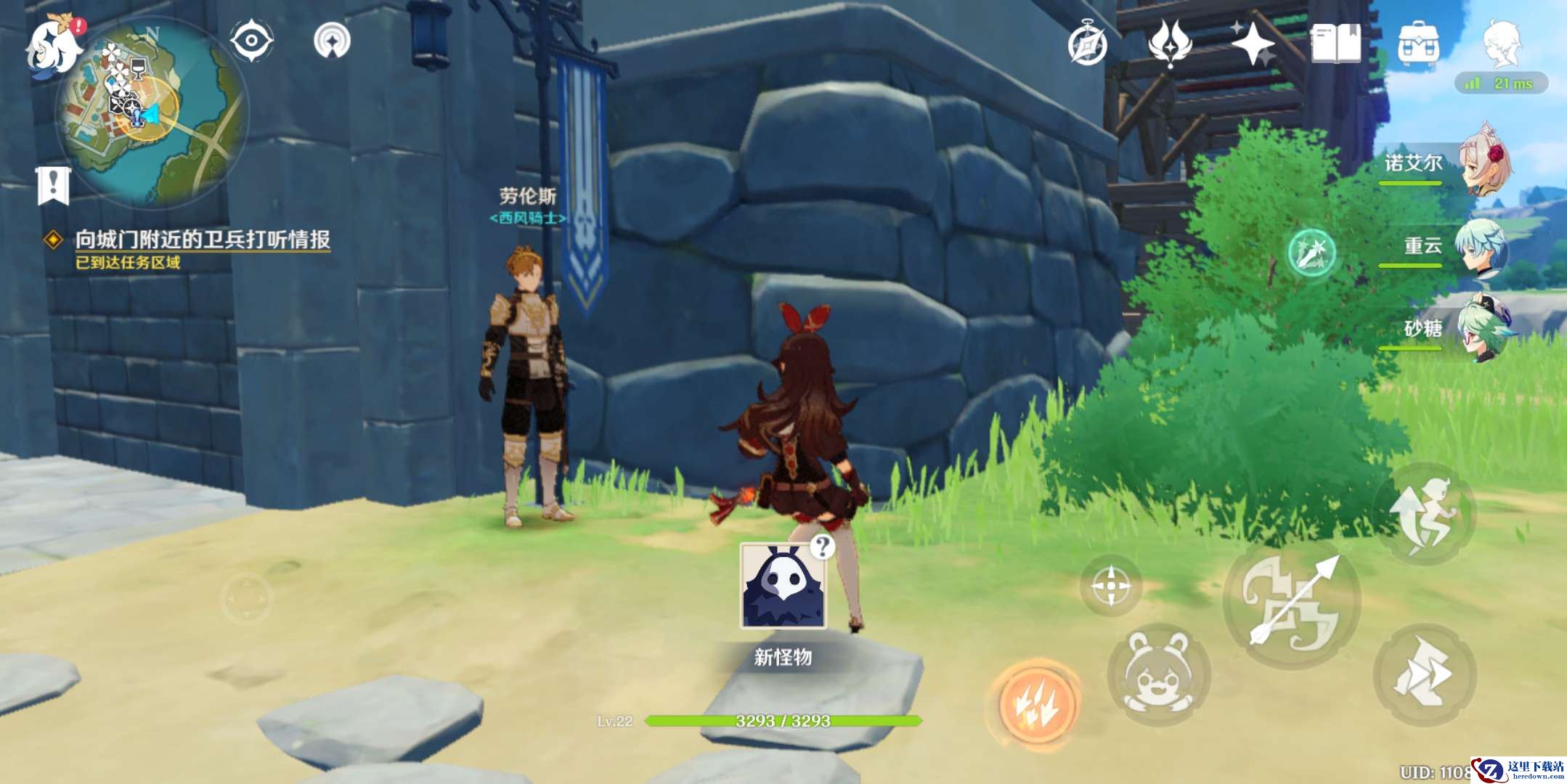Open the quest exclamation banner icon
Viewport: 1567px width, 784px height.
coord(53,185)
